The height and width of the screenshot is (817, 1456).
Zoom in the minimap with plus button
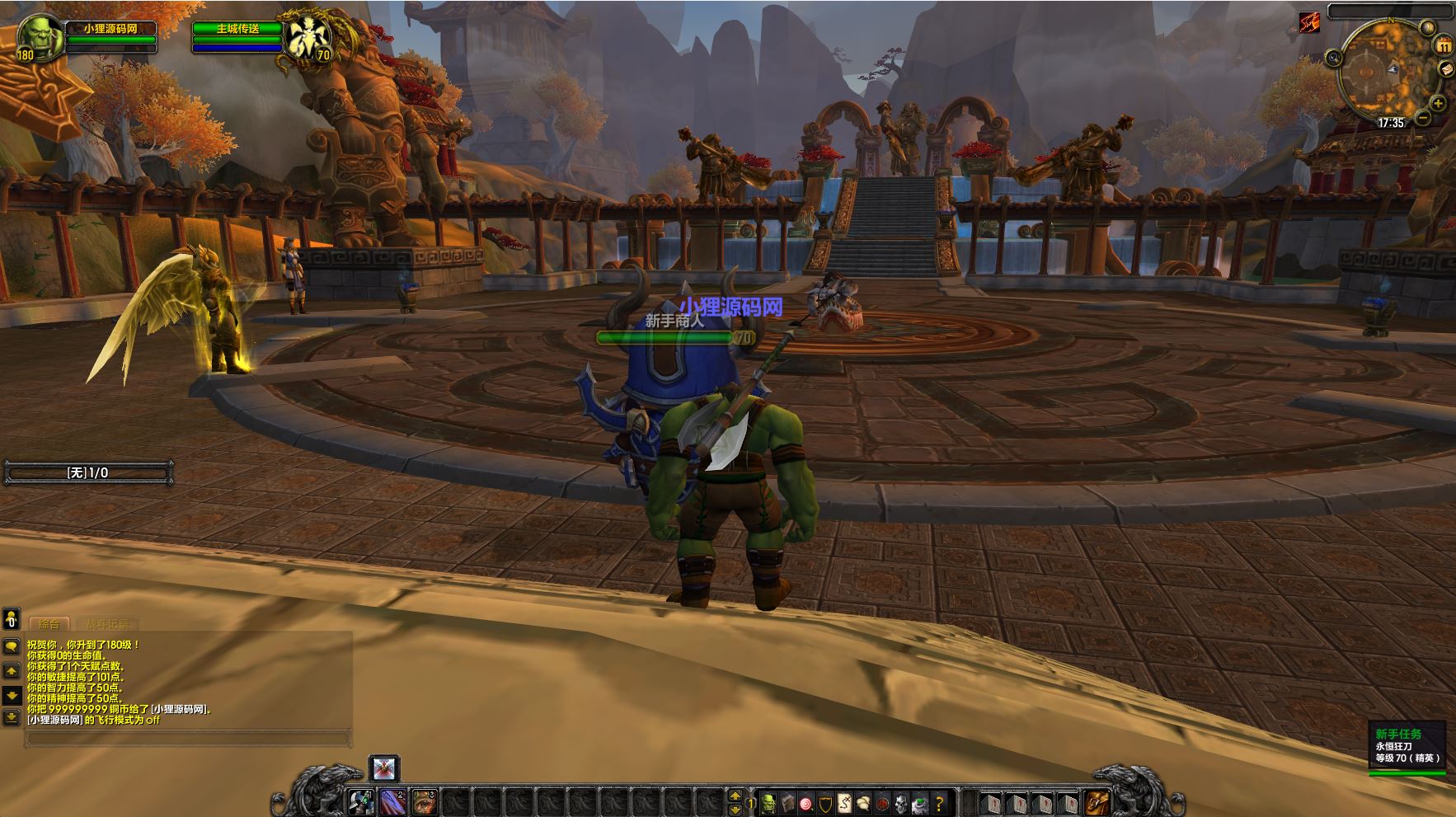[1438, 103]
